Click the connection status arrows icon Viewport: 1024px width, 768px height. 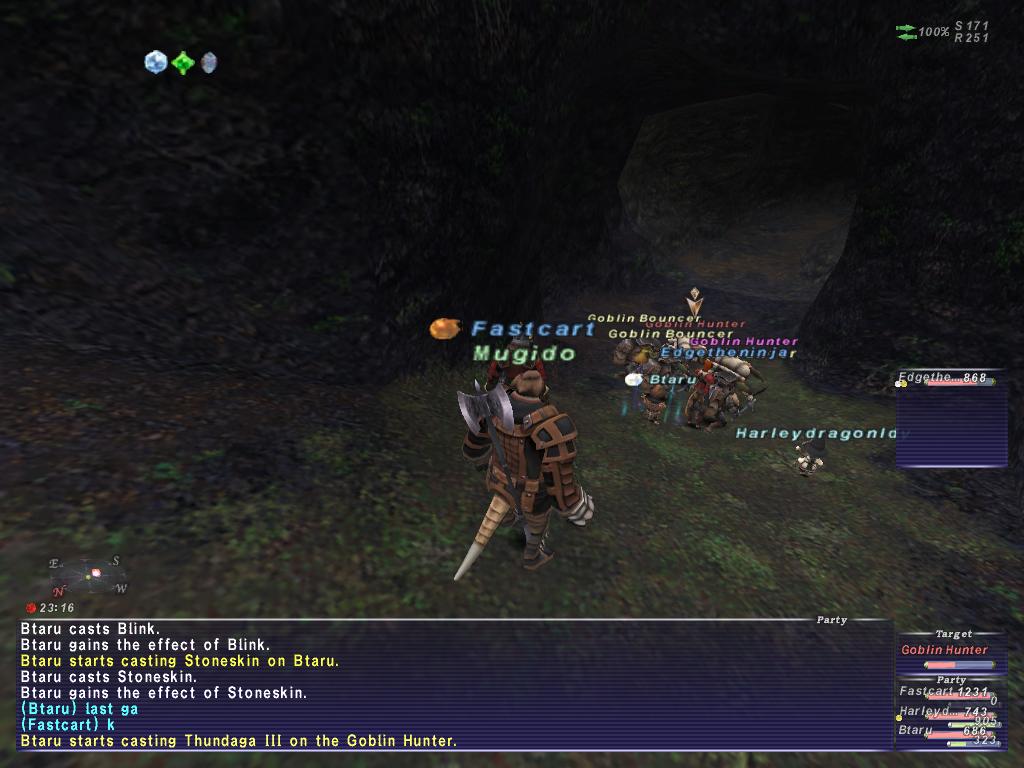(x=906, y=32)
